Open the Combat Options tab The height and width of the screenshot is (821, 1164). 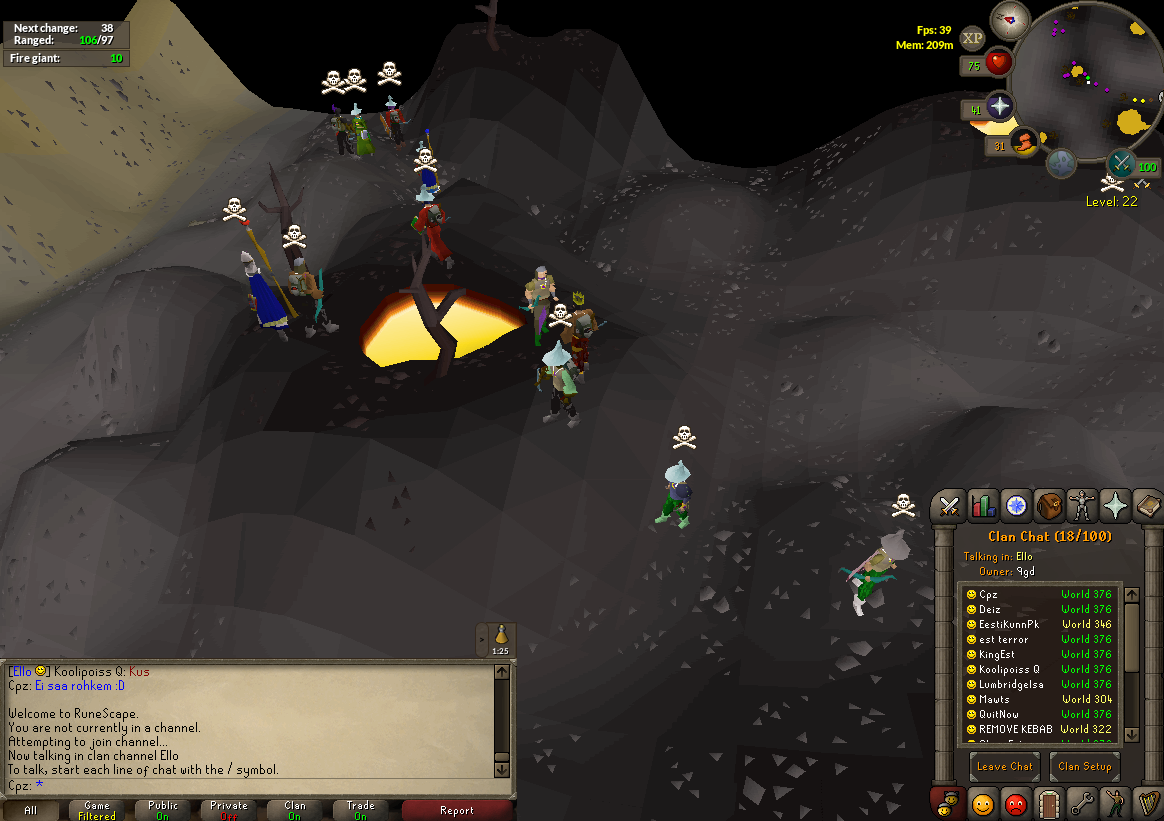pyautogui.click(x=949, y=507)
